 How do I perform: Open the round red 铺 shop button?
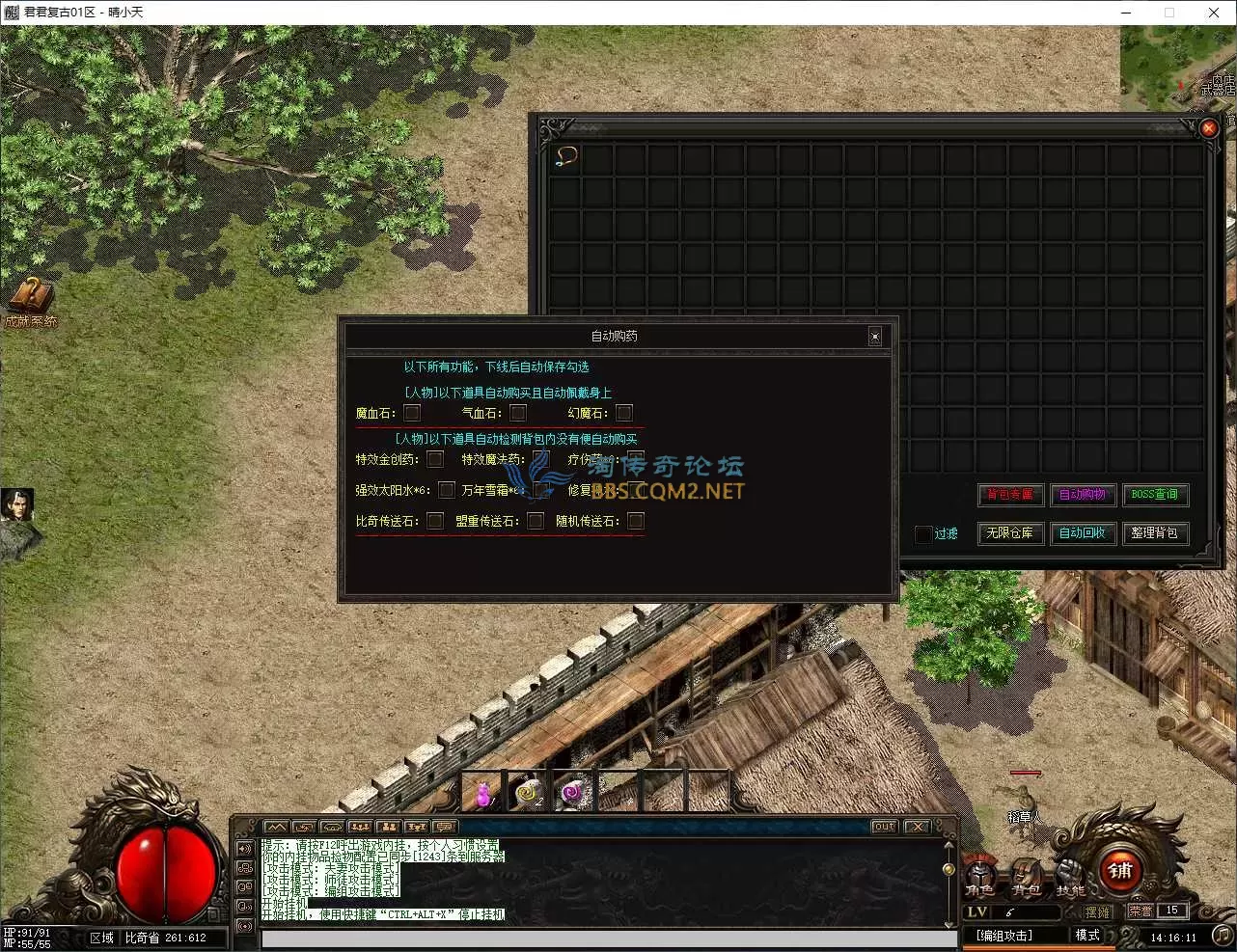1119,871
